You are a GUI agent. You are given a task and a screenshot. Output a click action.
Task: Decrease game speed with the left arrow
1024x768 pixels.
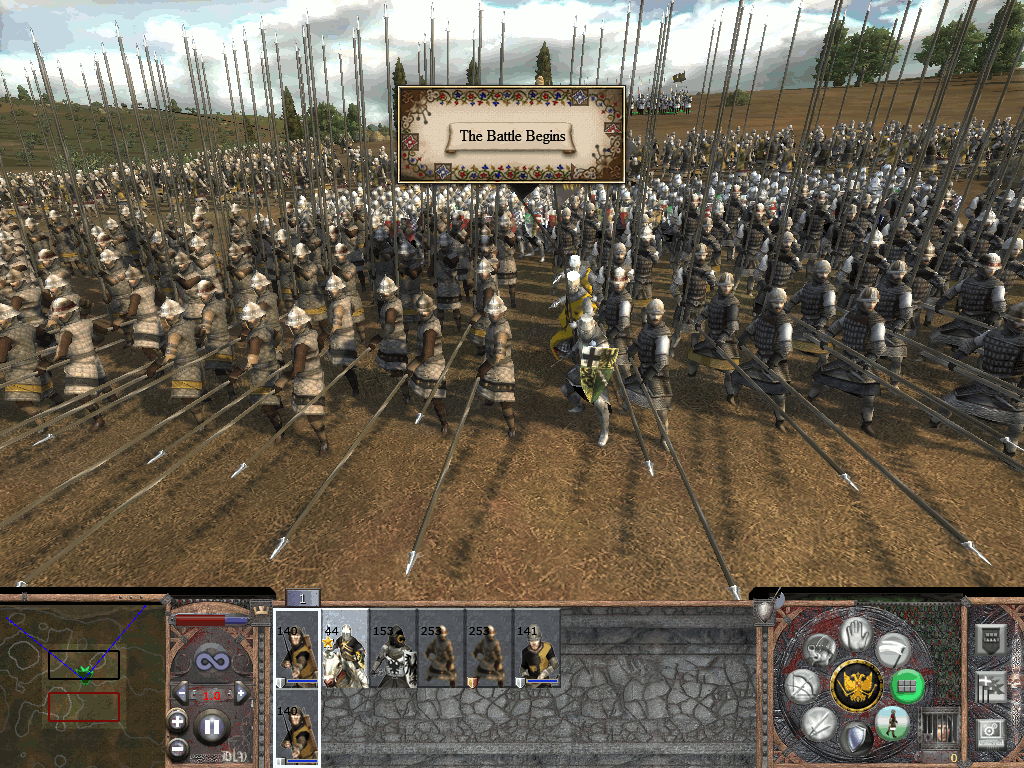181,694
